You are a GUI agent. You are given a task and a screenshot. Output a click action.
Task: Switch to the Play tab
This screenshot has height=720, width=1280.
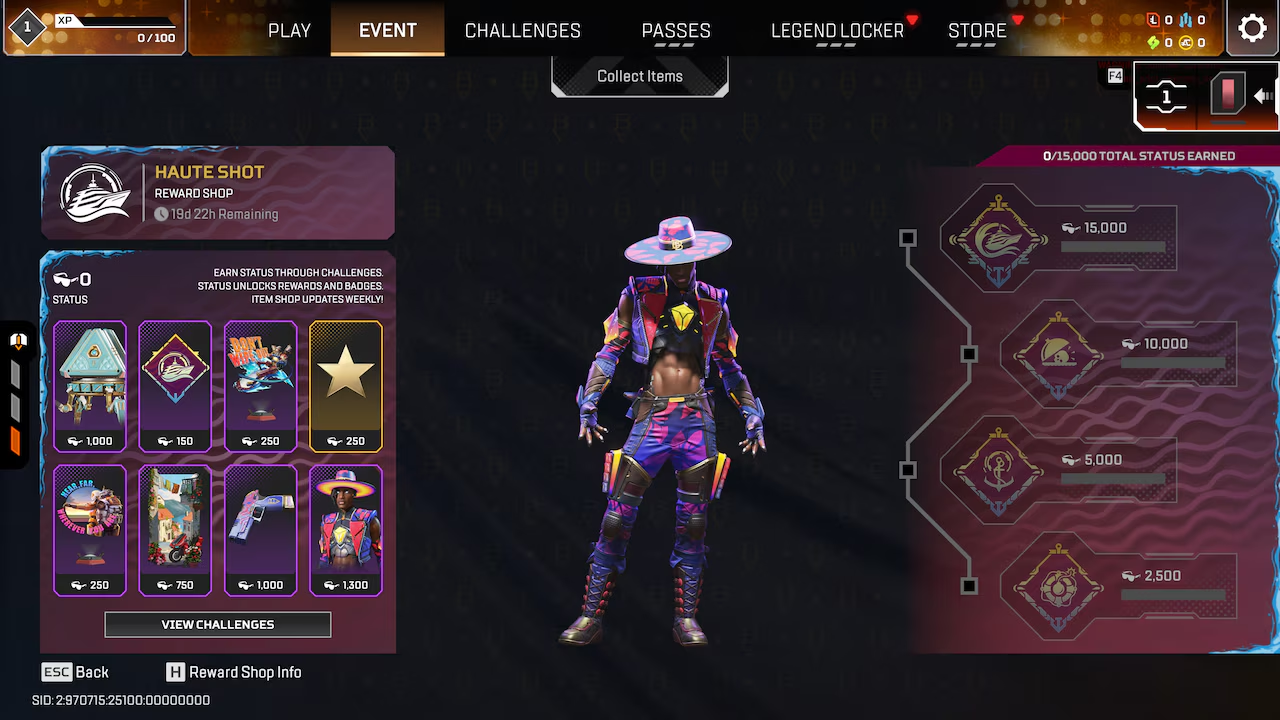click(289, 30)
